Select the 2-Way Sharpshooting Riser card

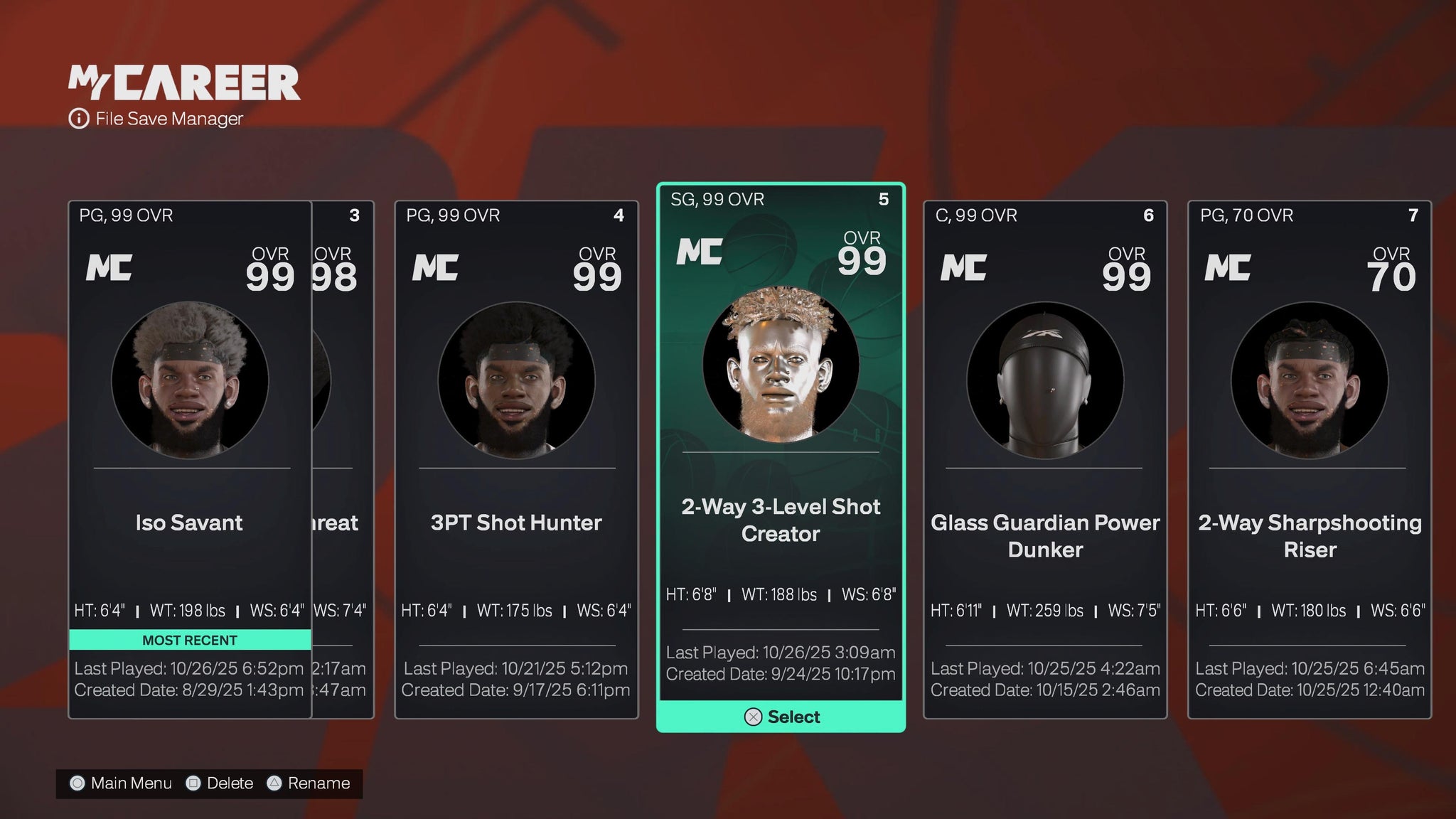coord(1310,459)
